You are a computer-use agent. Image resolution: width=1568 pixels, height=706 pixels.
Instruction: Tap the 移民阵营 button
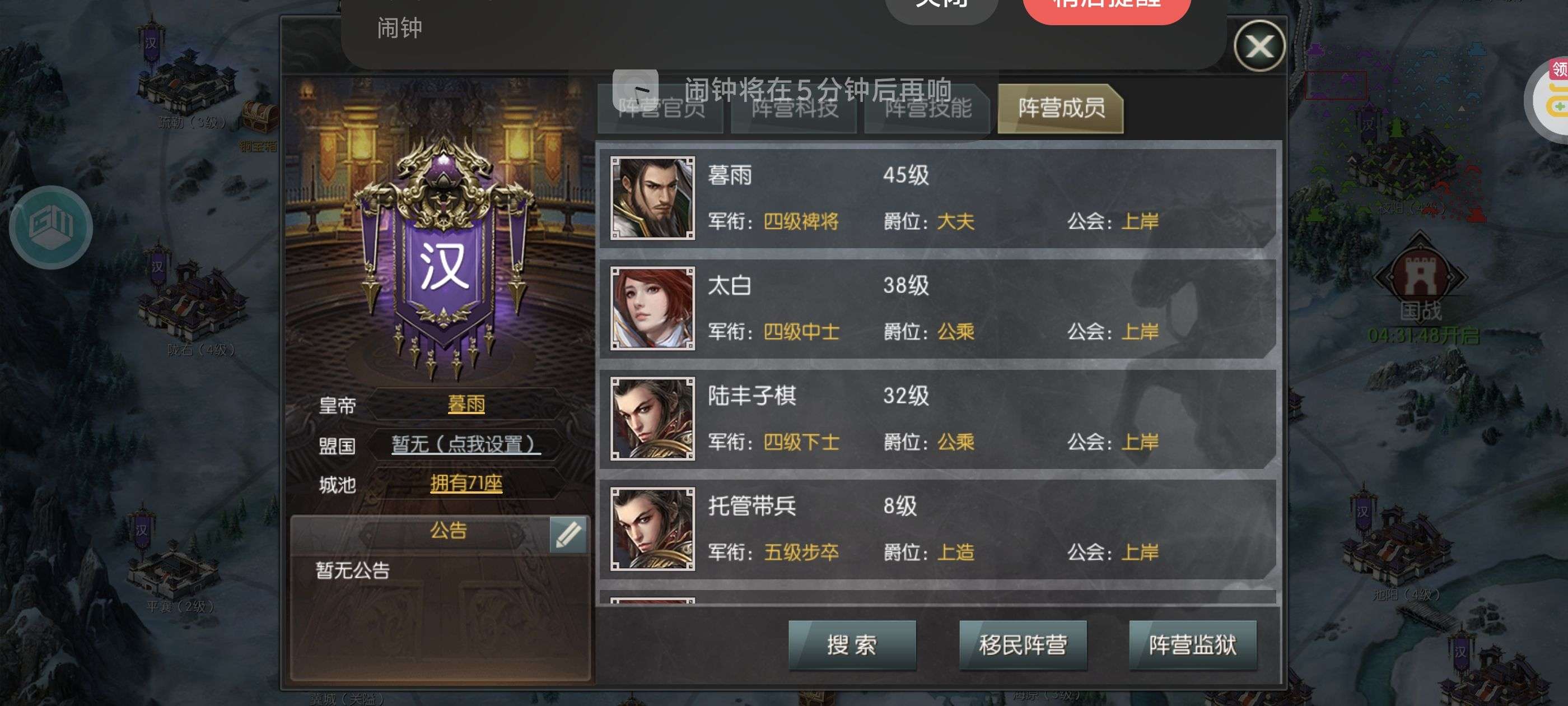pyautogui.click(x=1023, y=646)
